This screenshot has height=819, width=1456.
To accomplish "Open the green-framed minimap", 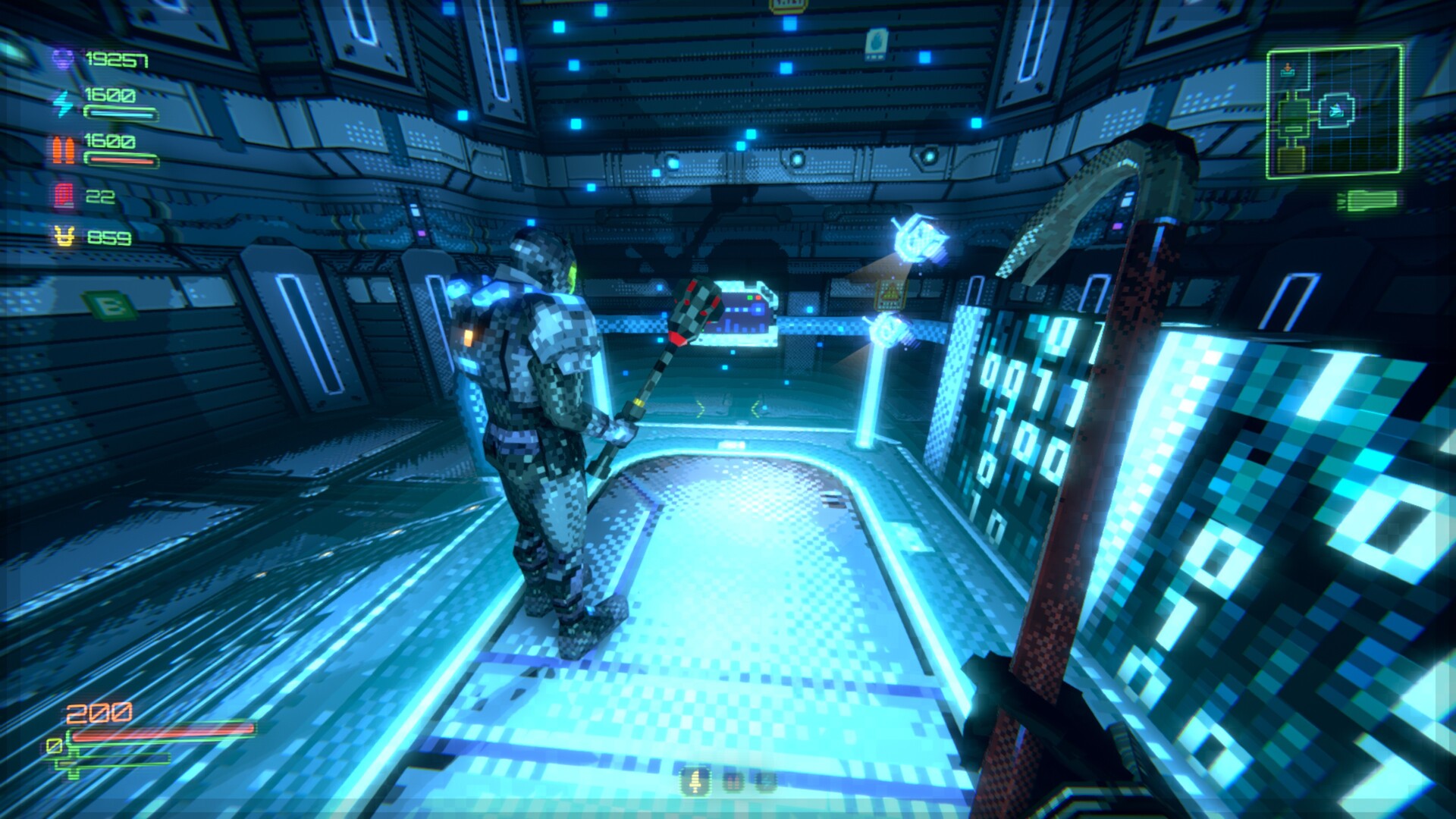I will 1334,112.
